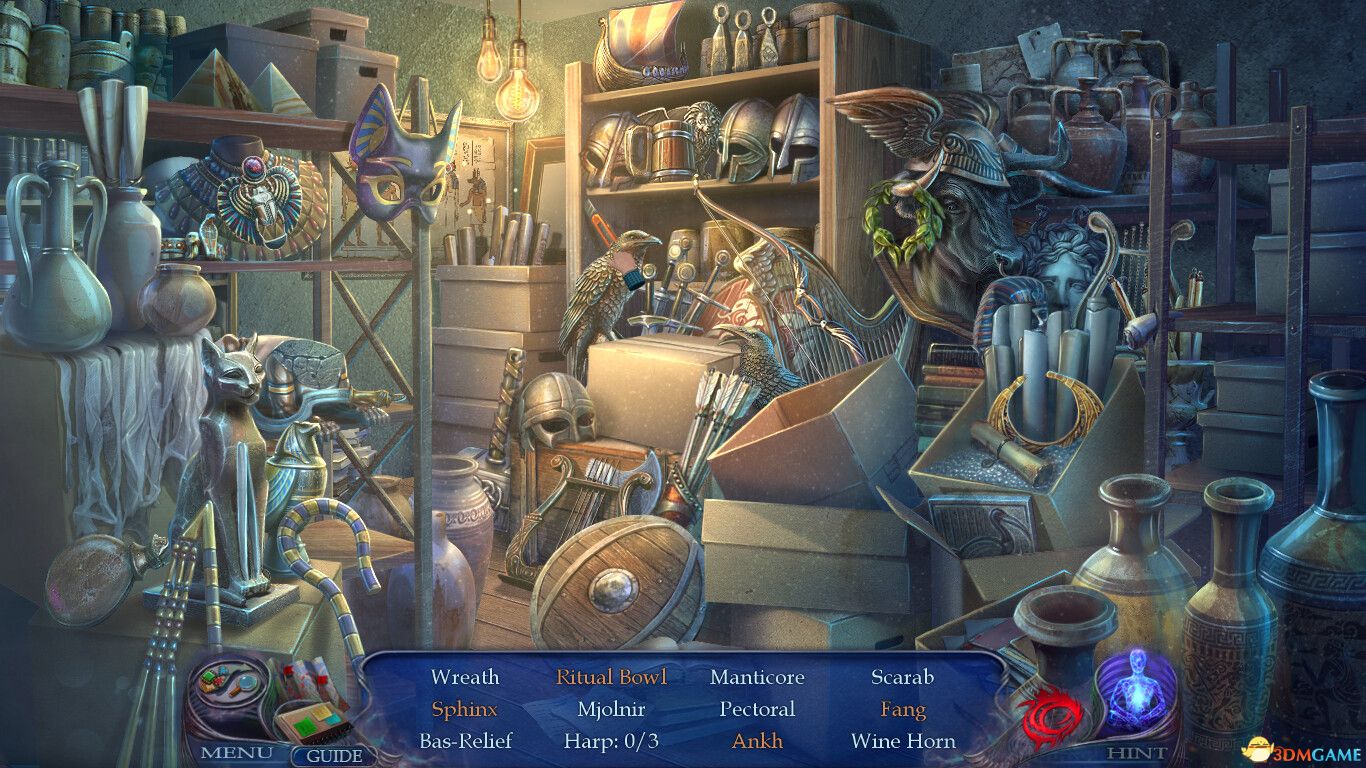Select Ritual Bowl in the item list
Image resolution: width=1366 pixels, height=768 pixels.
point(611,677)
